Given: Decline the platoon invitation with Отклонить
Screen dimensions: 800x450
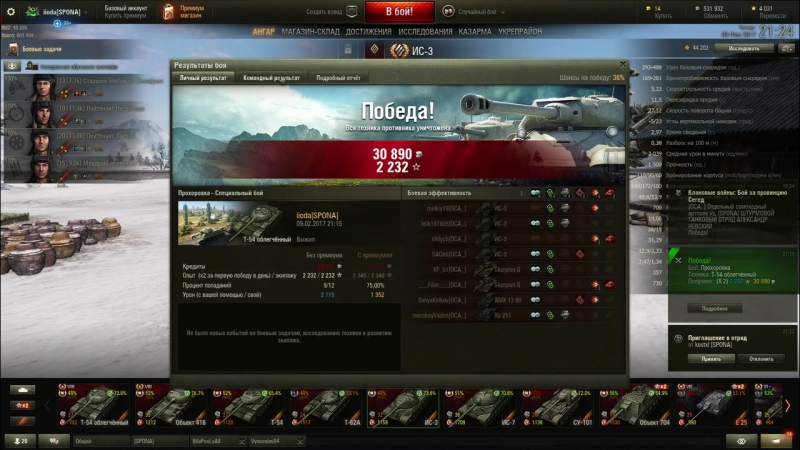Looking at the screenshot, I should 760,358.
